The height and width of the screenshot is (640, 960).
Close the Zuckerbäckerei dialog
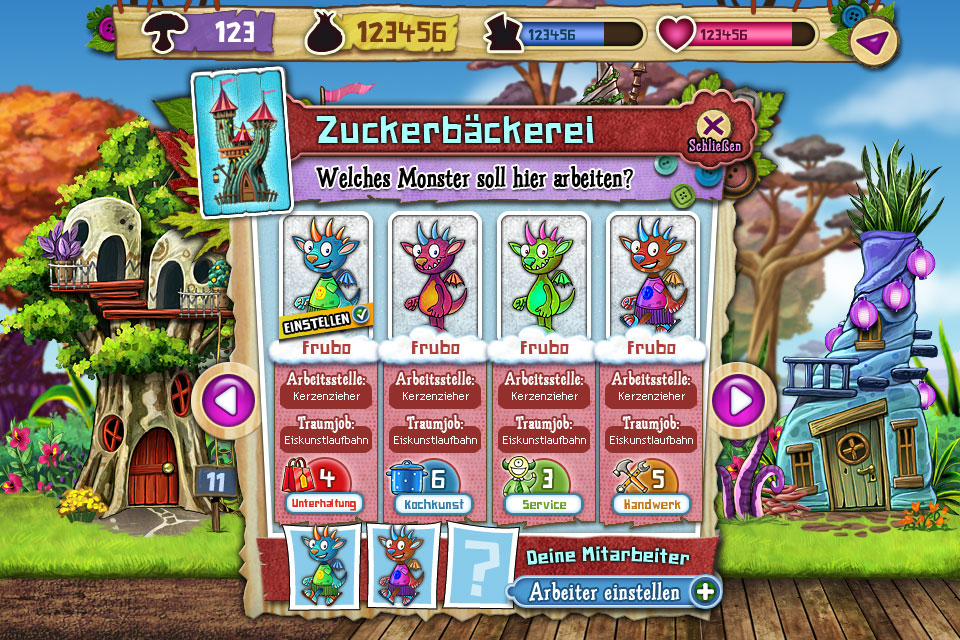[713, 128]
